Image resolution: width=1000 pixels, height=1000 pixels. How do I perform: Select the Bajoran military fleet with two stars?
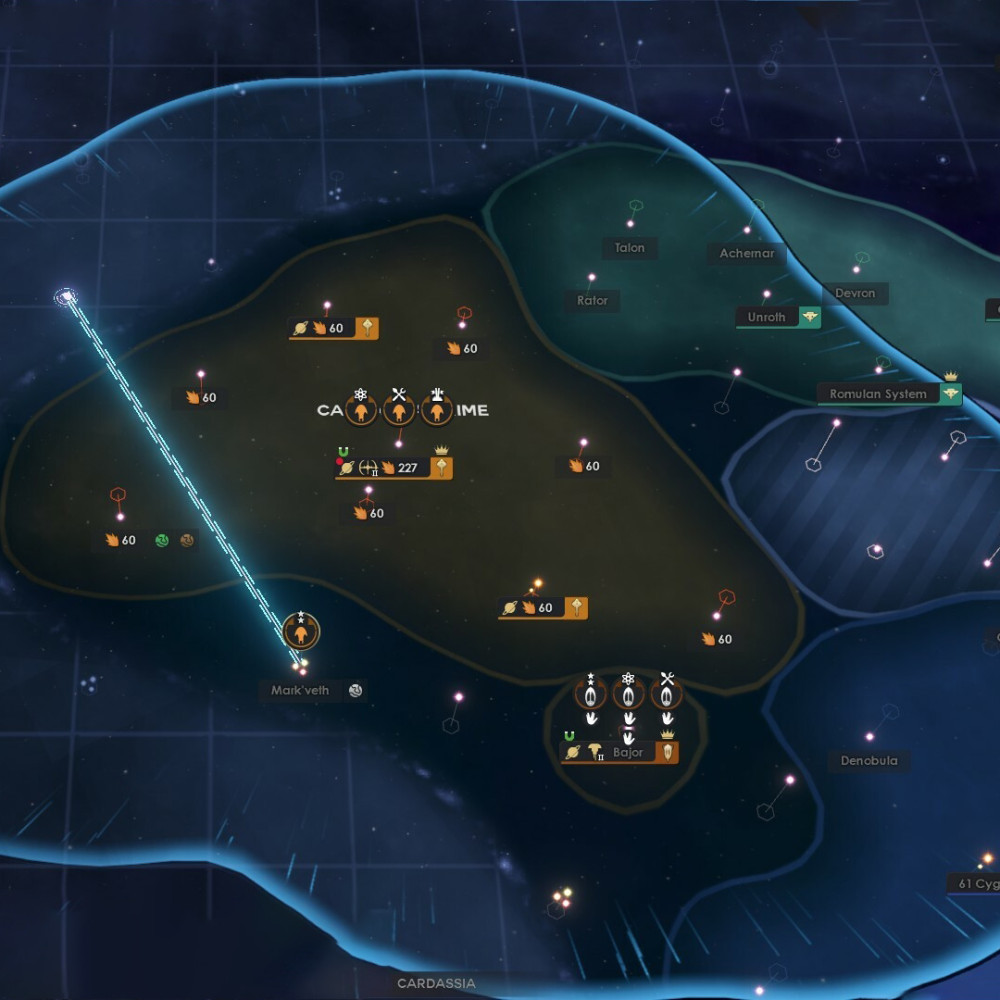coord(591,693)
